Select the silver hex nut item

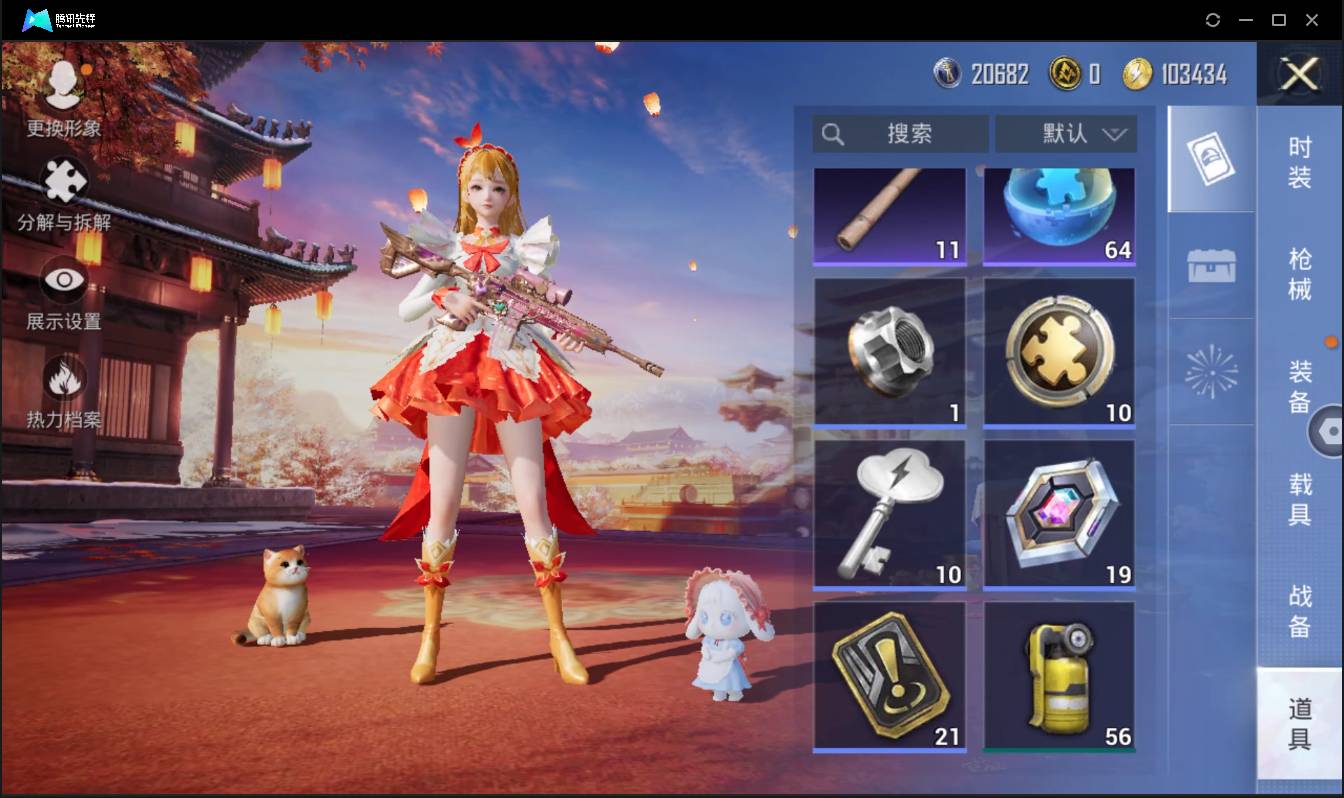click(889, 352)
